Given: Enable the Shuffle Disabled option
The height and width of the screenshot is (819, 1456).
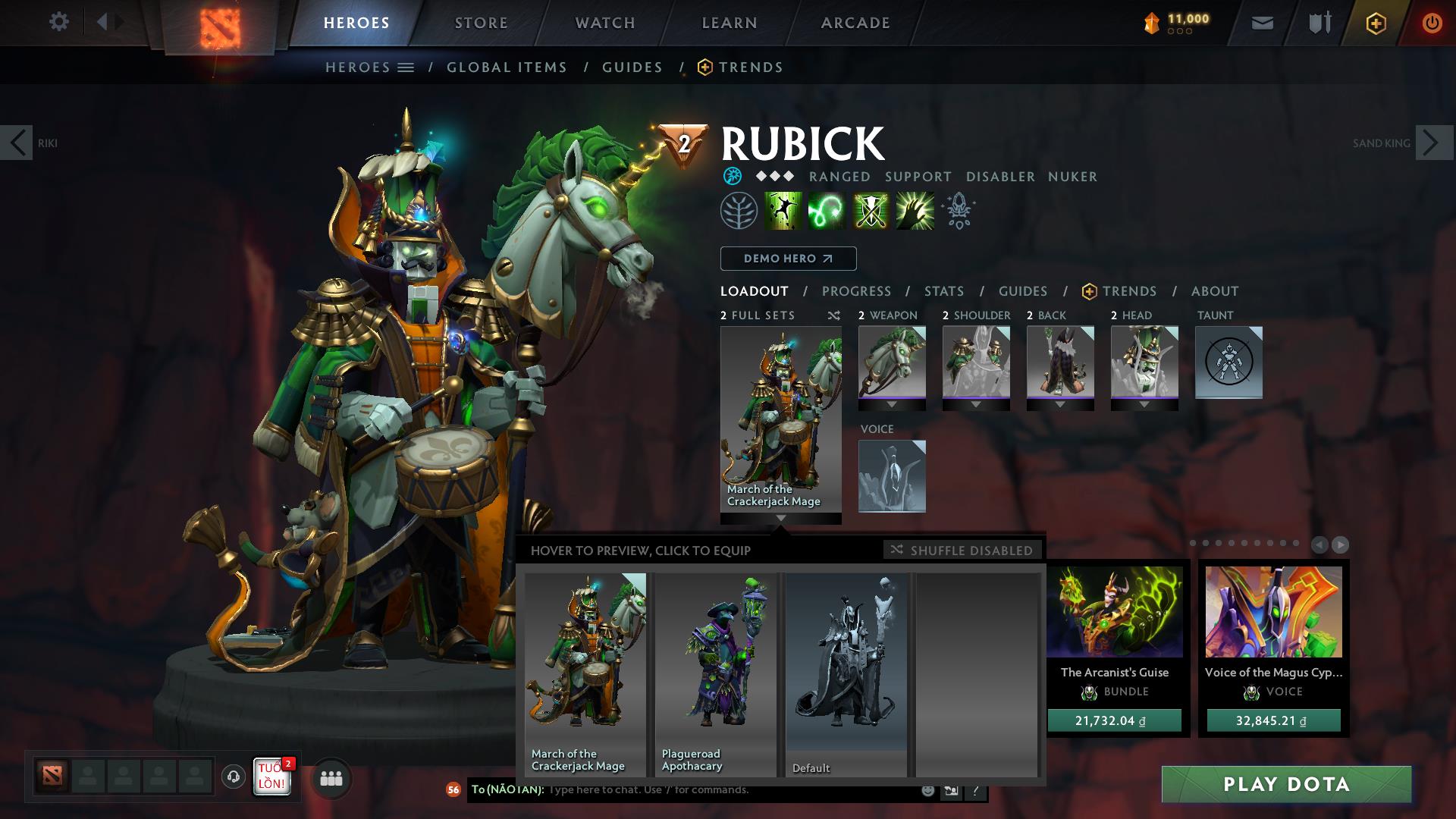Looking at the screenshot, I should [962, 551].
